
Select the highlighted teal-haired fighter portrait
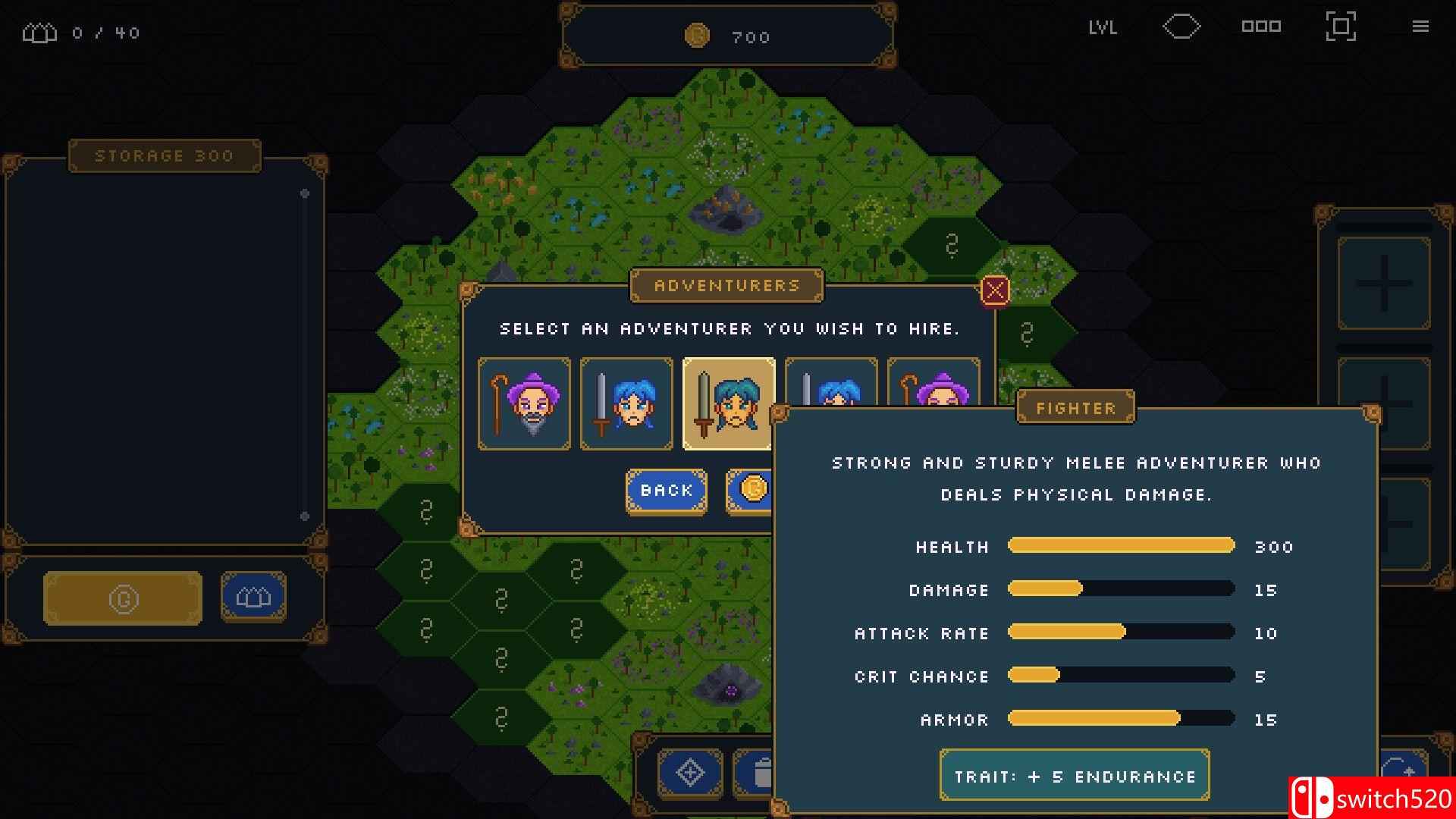click(x=729, y=403)
